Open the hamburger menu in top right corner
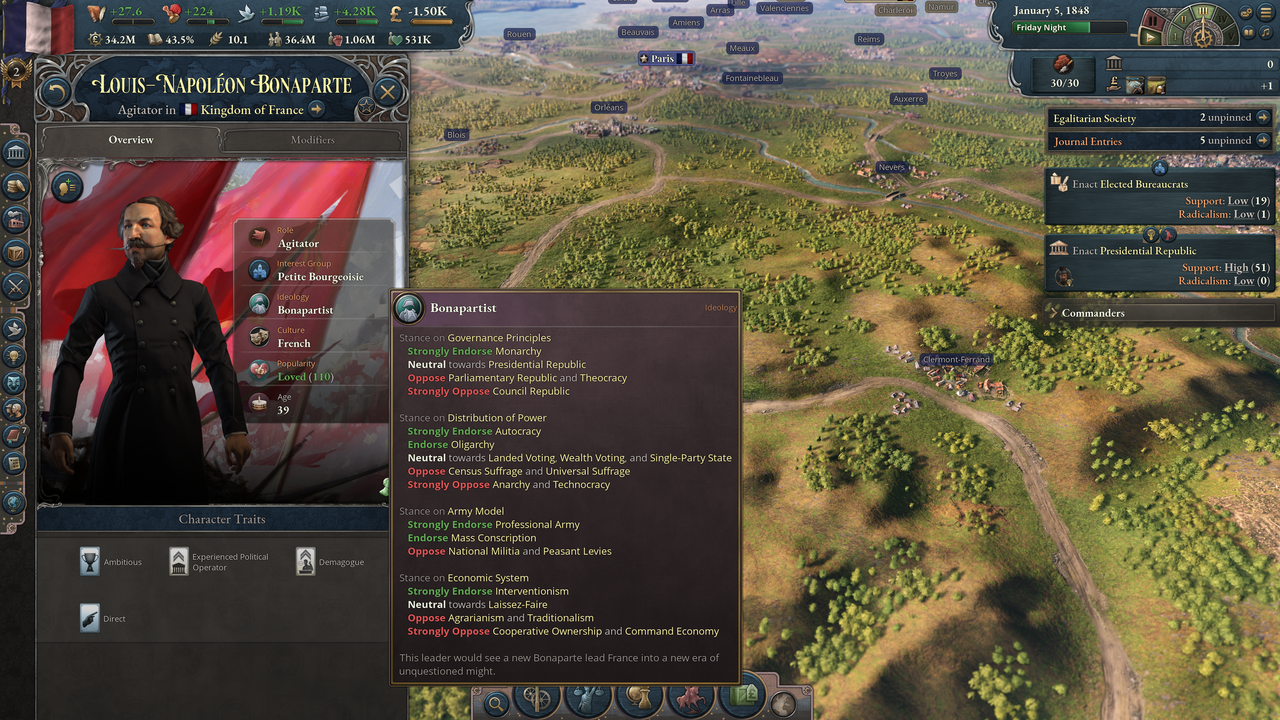Viewport: 1280px width, 720px height. 1265,12
